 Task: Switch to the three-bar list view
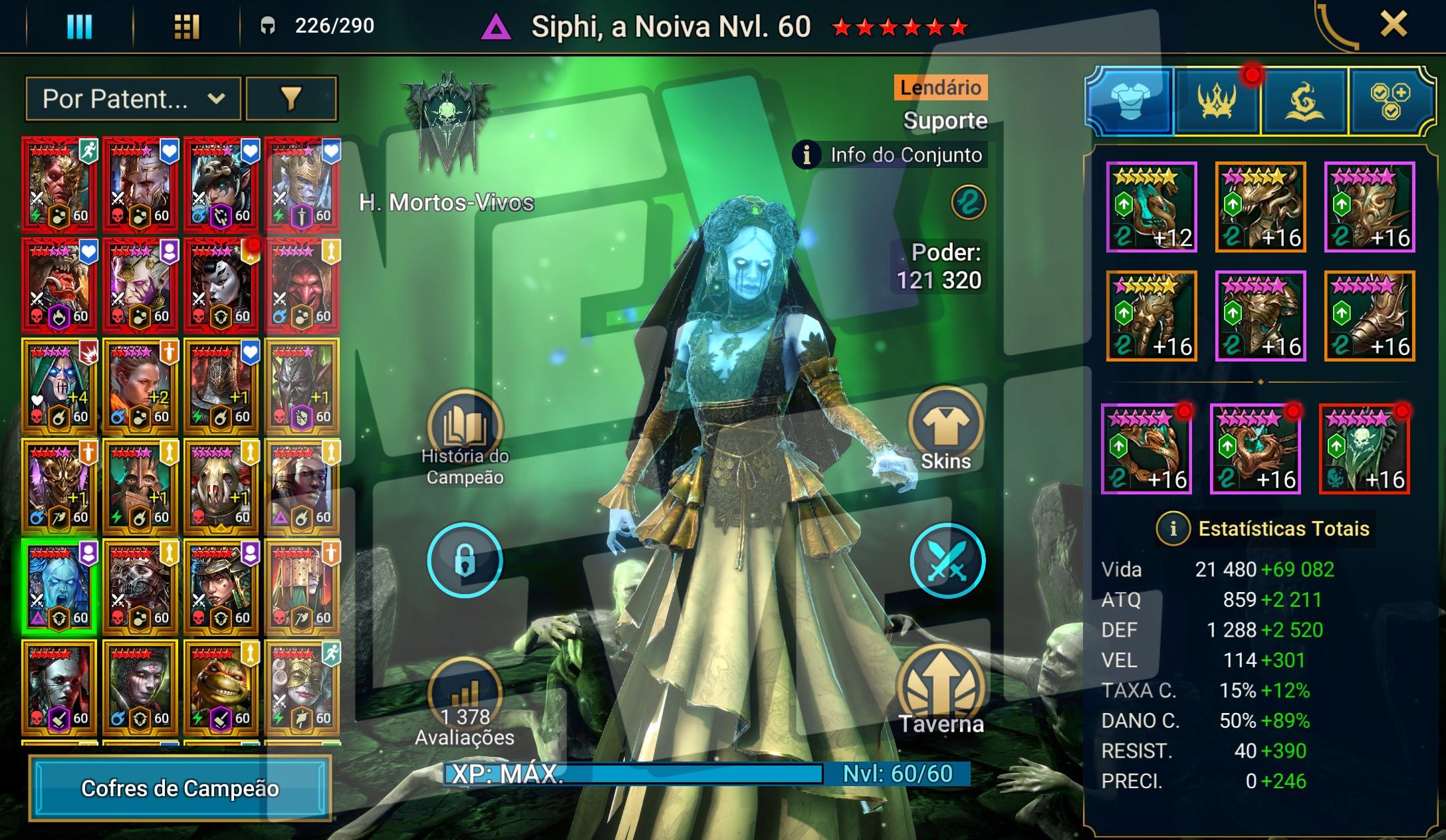(x=80, y=27)
